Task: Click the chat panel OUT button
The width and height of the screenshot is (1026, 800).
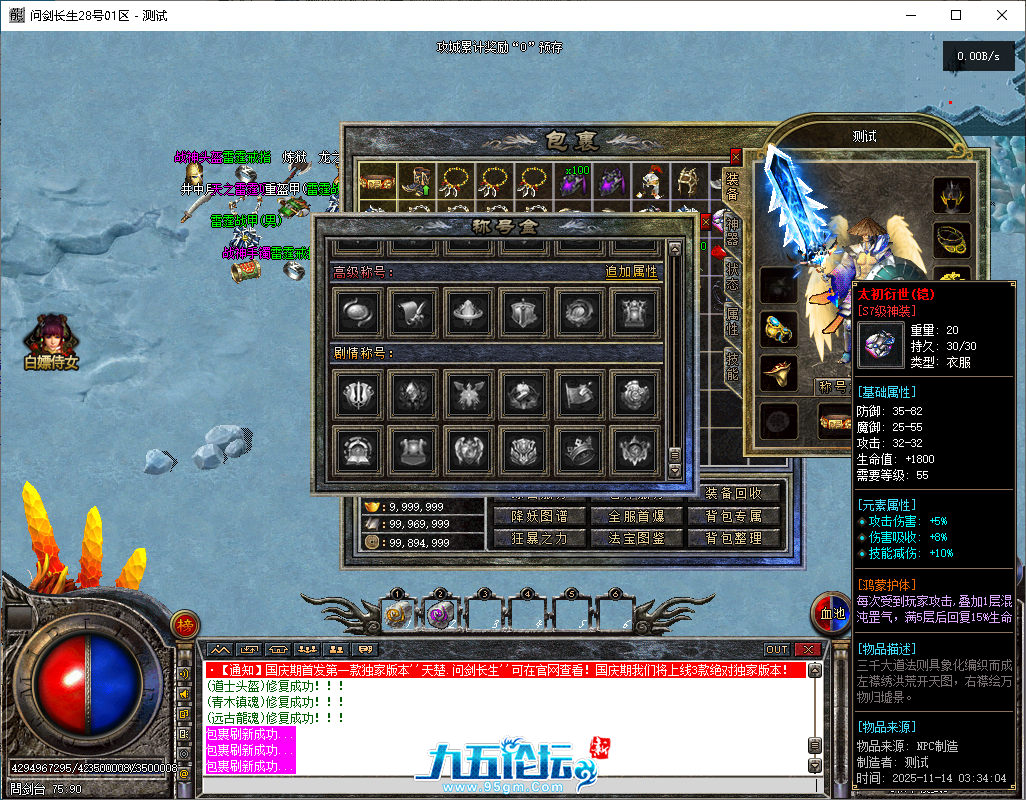Action: (777, 650)
